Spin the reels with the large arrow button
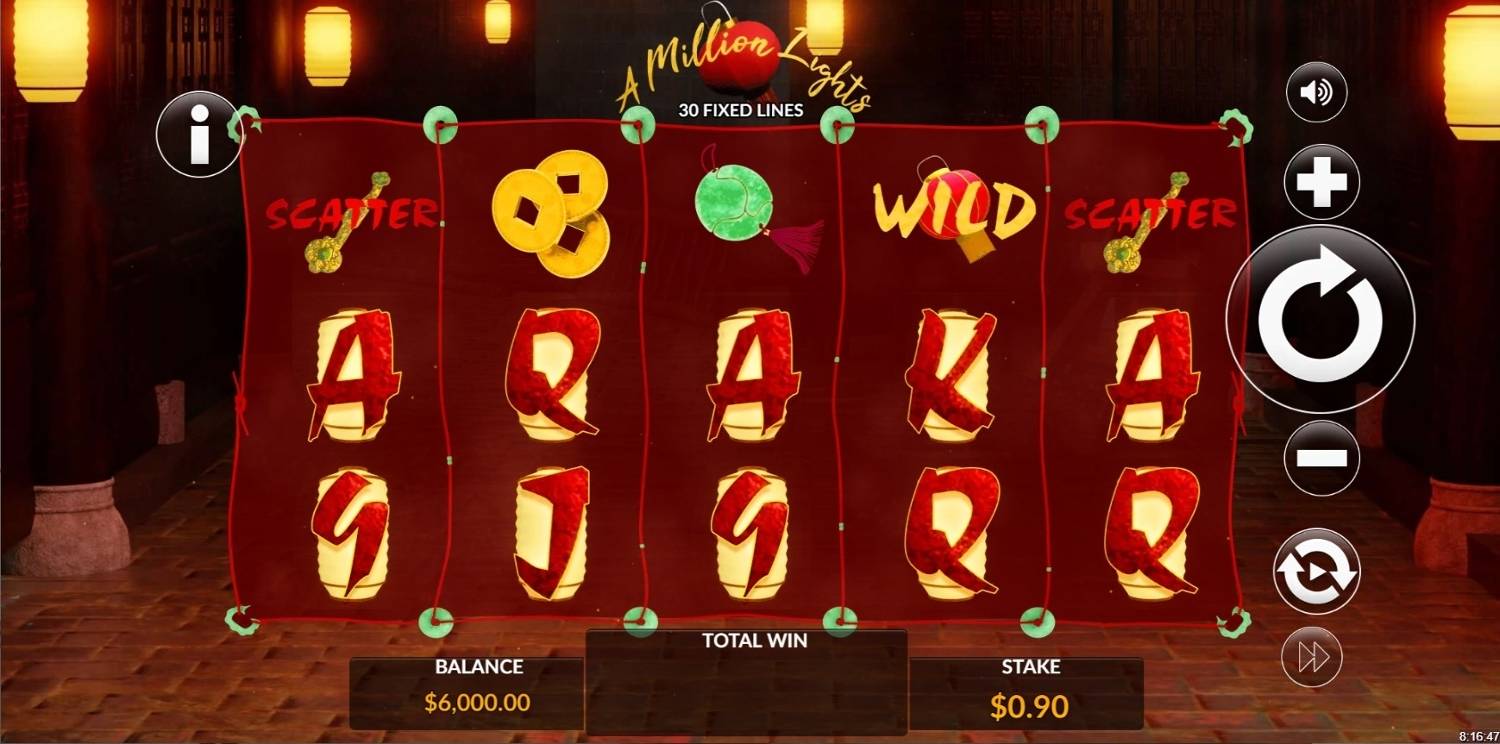Screen dimensions: 1500x744 point(1320,319)
